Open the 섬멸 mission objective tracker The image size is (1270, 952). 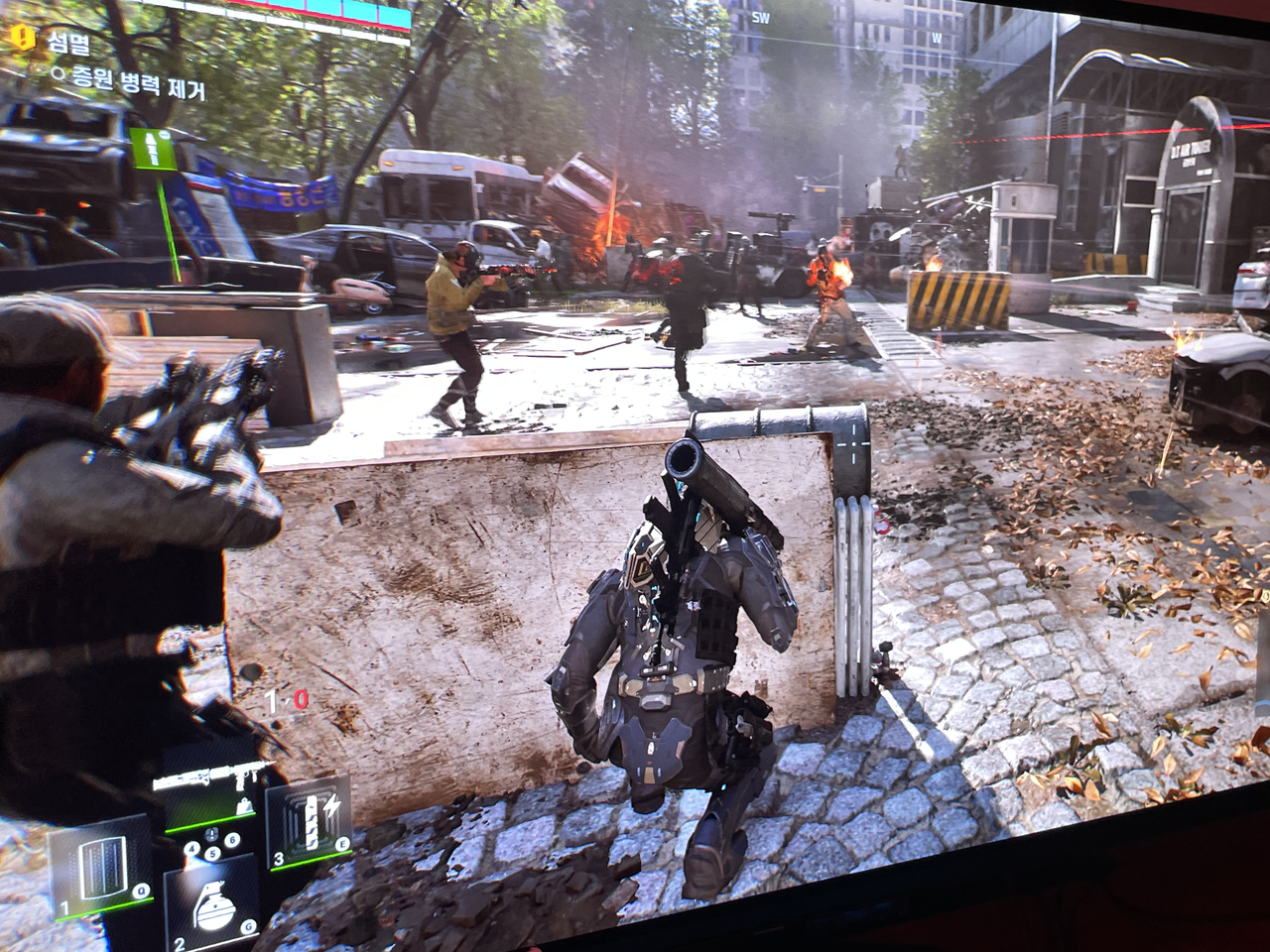point(63,43)
